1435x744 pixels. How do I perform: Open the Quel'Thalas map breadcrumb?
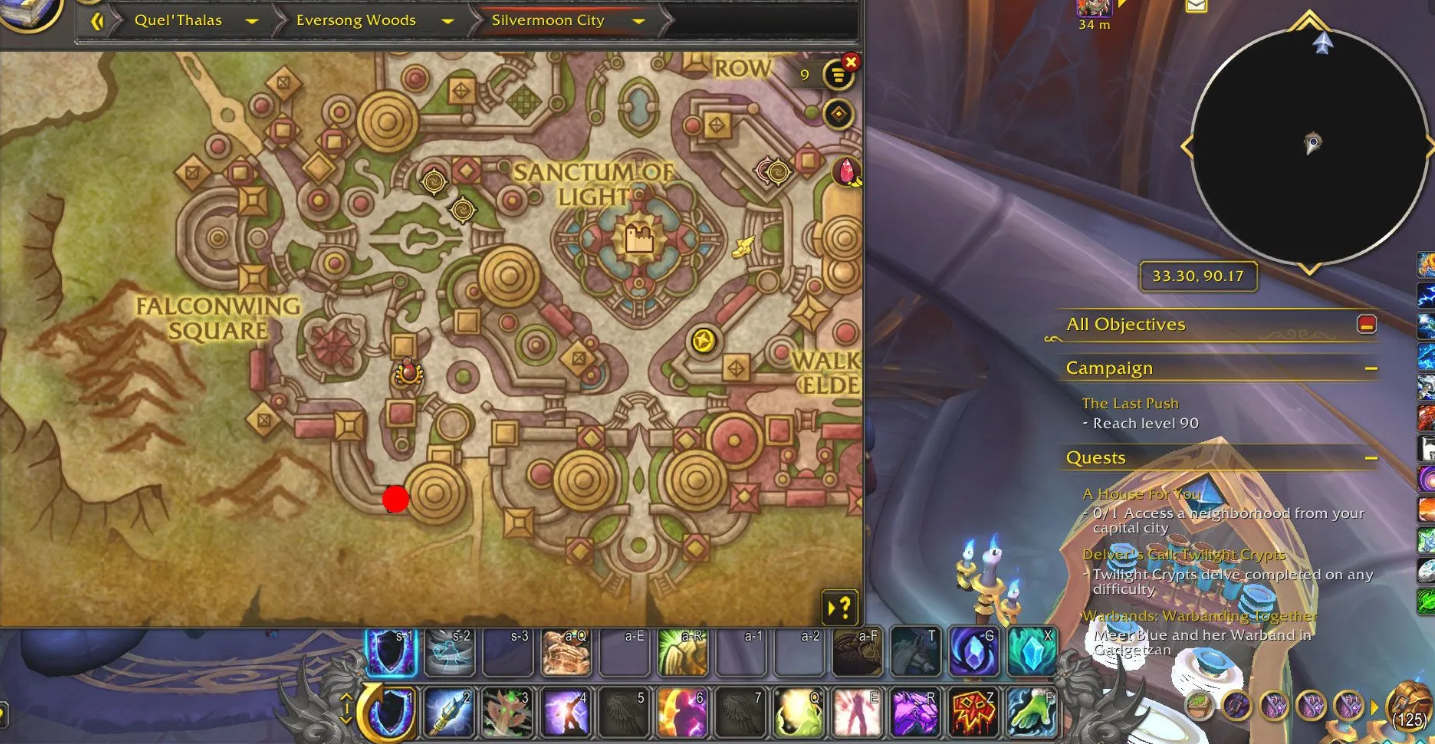[178, 20]
